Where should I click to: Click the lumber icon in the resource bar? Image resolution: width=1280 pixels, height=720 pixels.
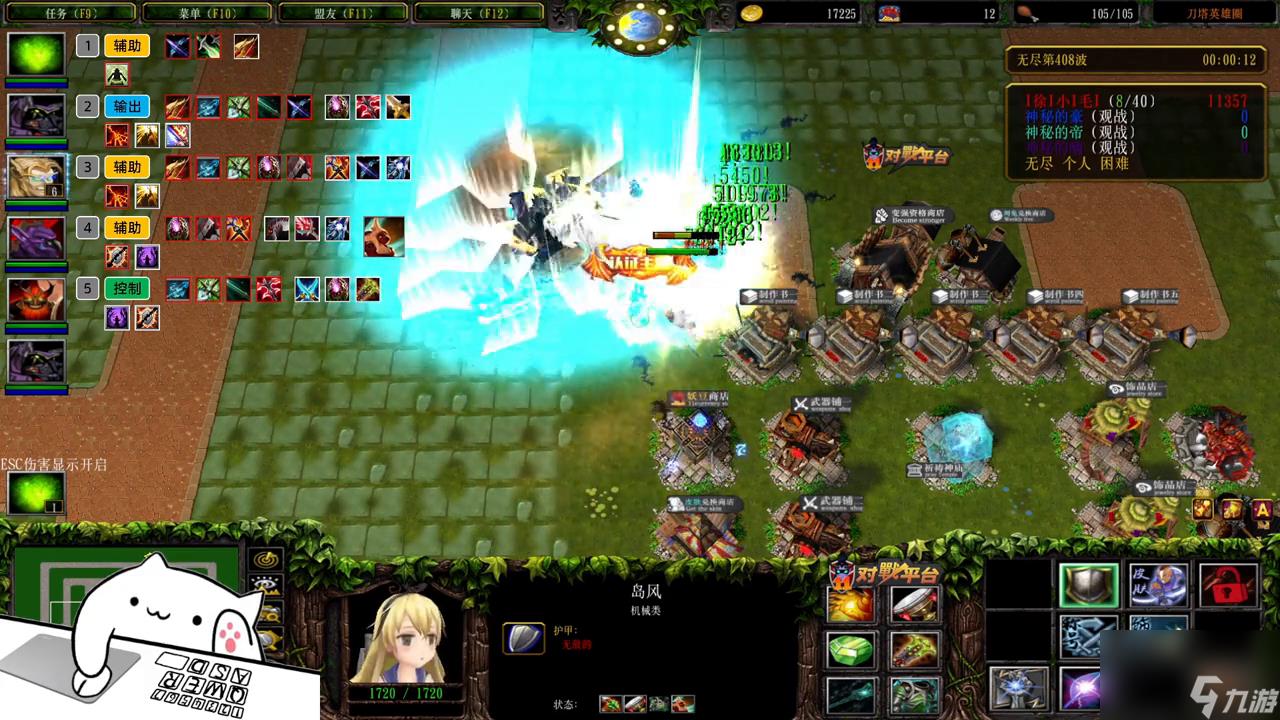[888, 13]
